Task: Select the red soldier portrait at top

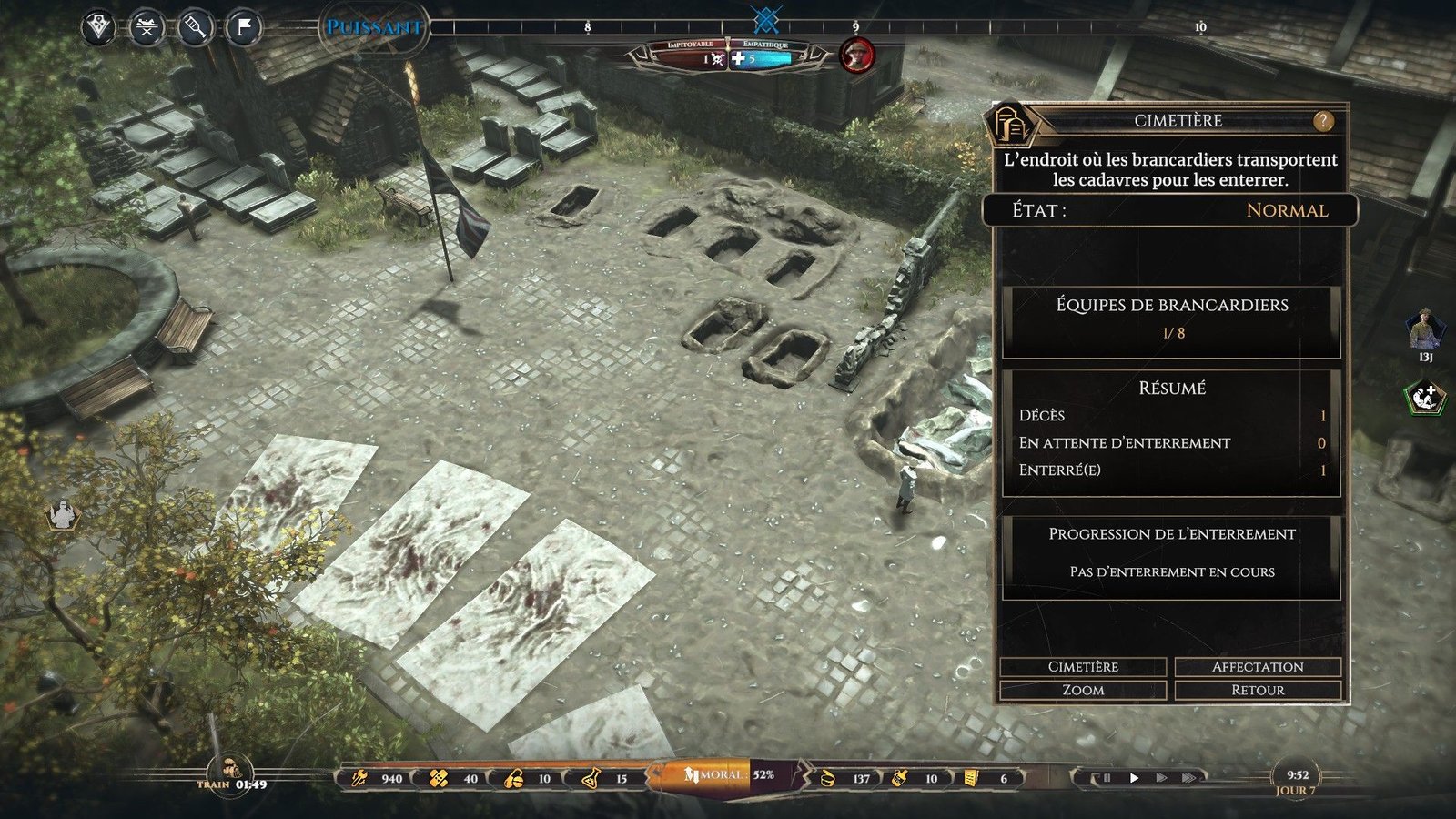Action: (x=855, y=56)
